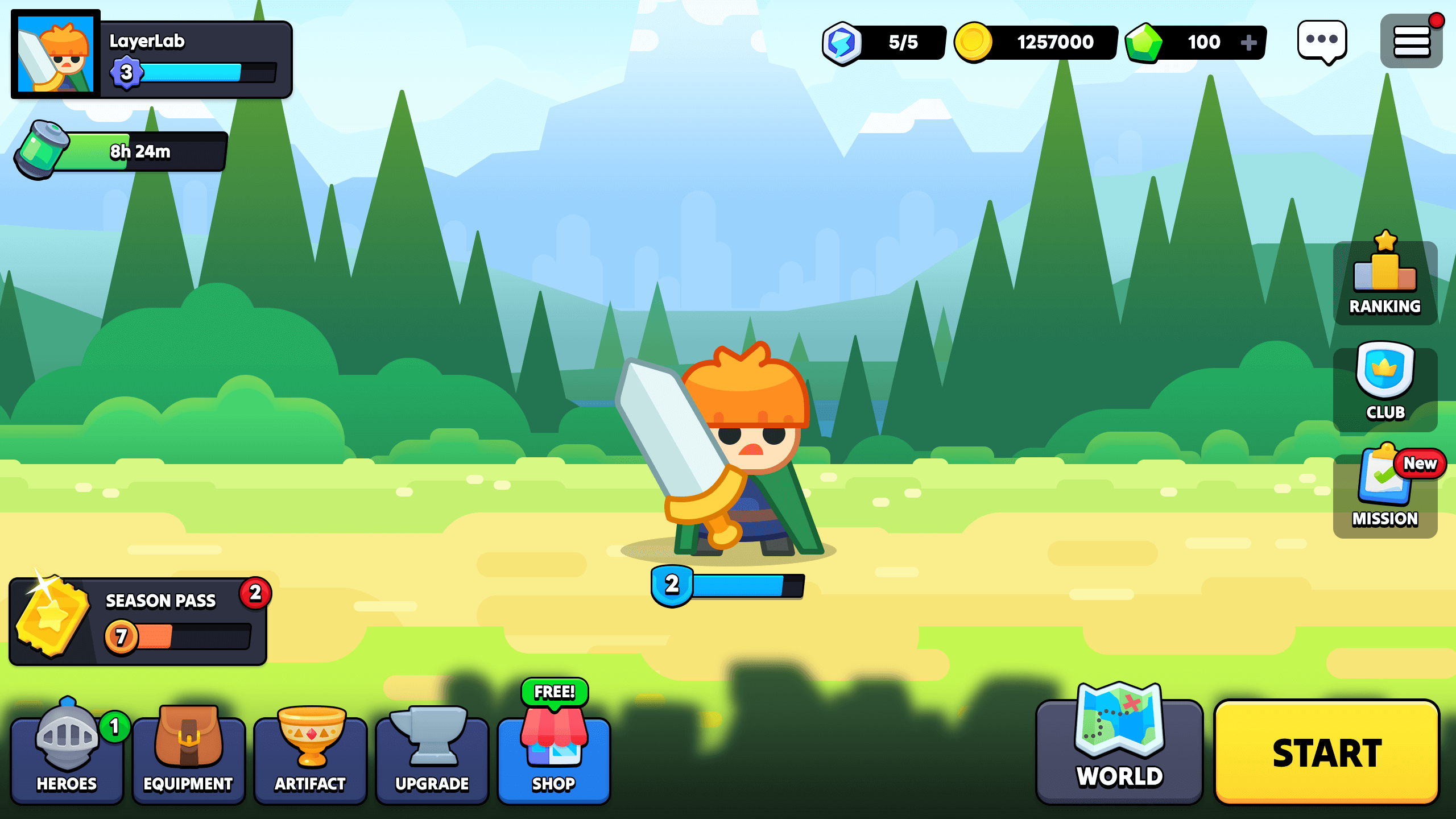Check the 5/5 energy counter
Viewport: 1456px width, 819px height.
(x=882, y=42)
